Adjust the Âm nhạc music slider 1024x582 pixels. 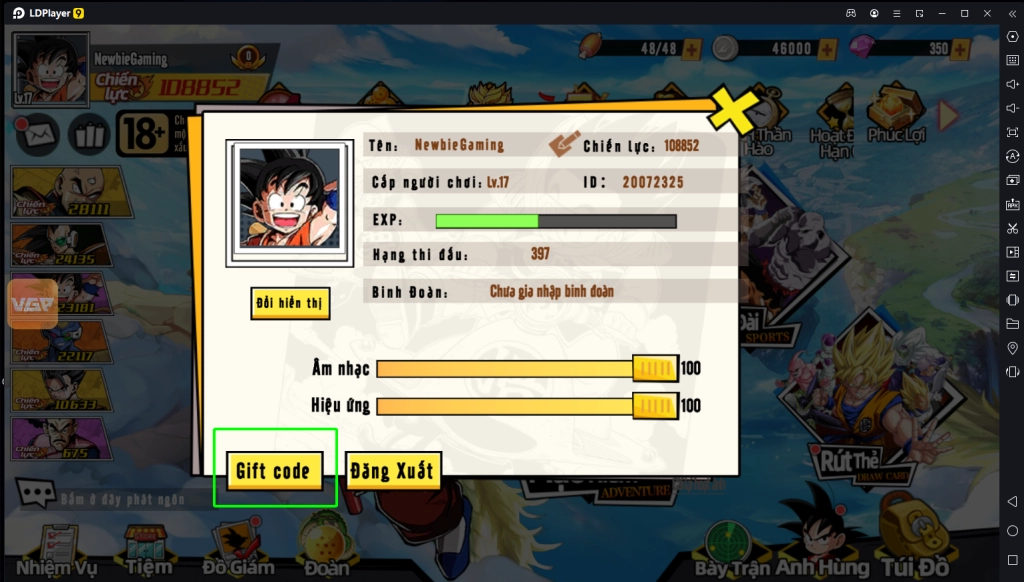click(x=655, y=369)
